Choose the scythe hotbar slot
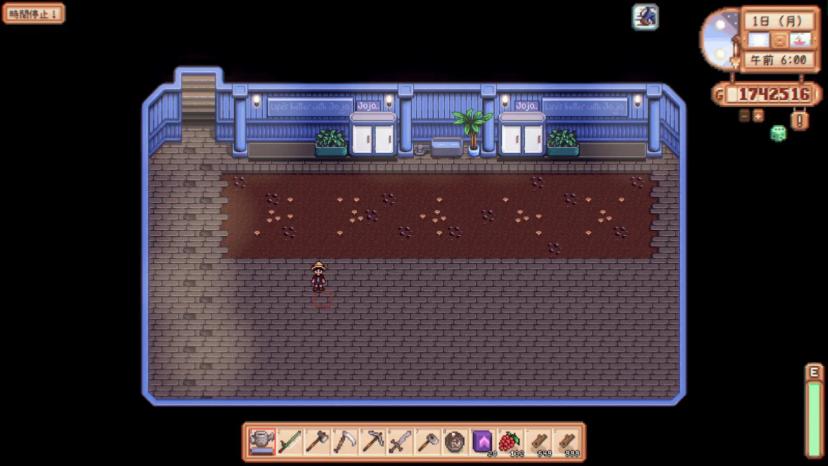Image resolution: width=828 pixels, height=466 pixels. (x=345, y=441)
